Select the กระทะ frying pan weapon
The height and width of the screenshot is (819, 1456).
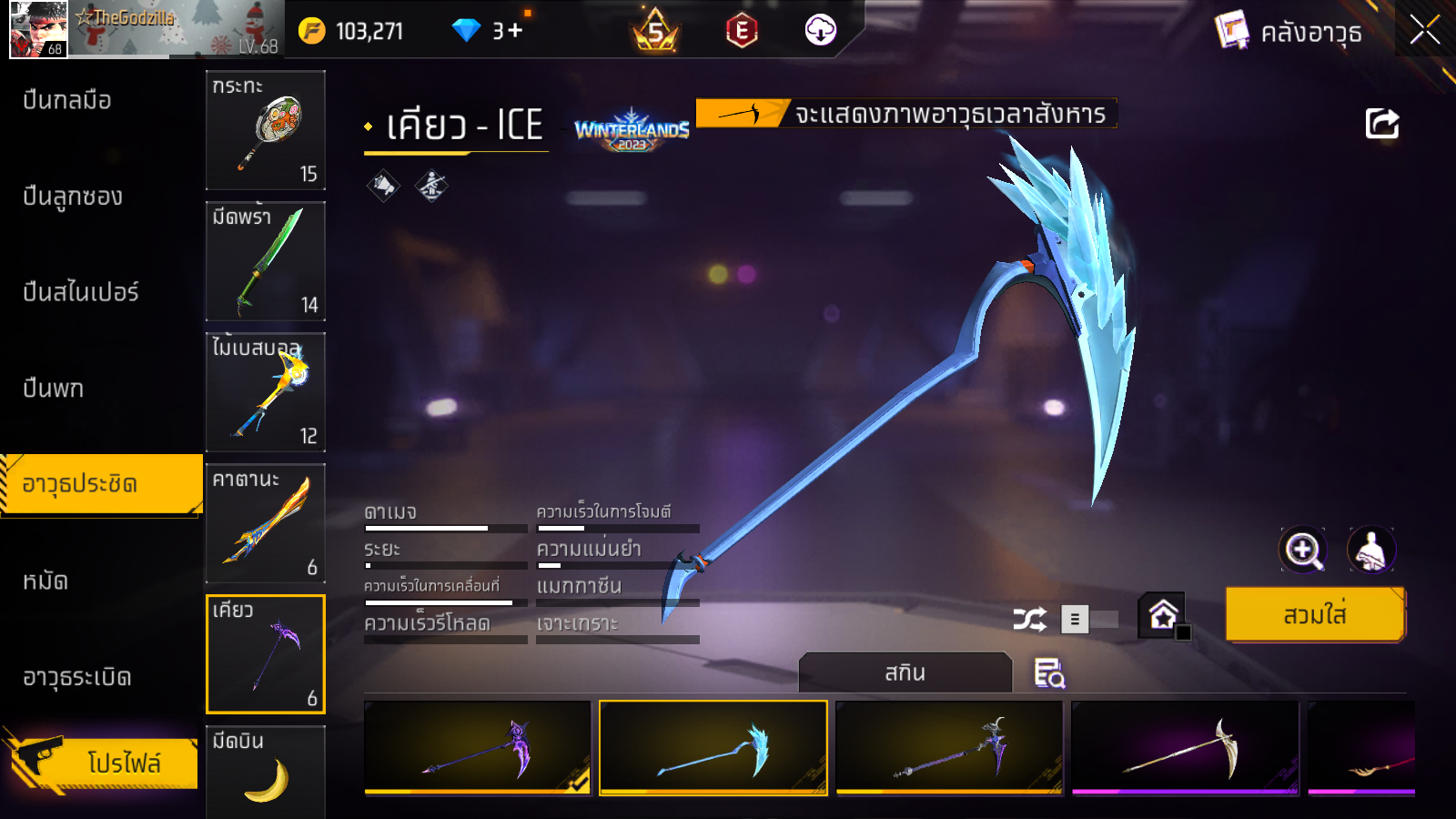point(266,130)
